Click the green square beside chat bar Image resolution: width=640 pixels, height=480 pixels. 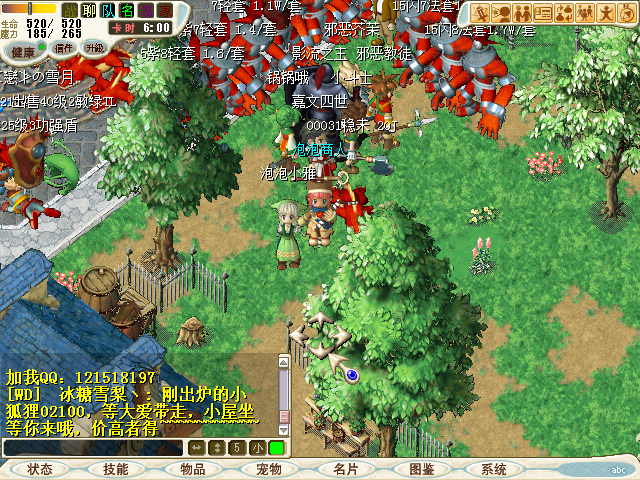276,448
